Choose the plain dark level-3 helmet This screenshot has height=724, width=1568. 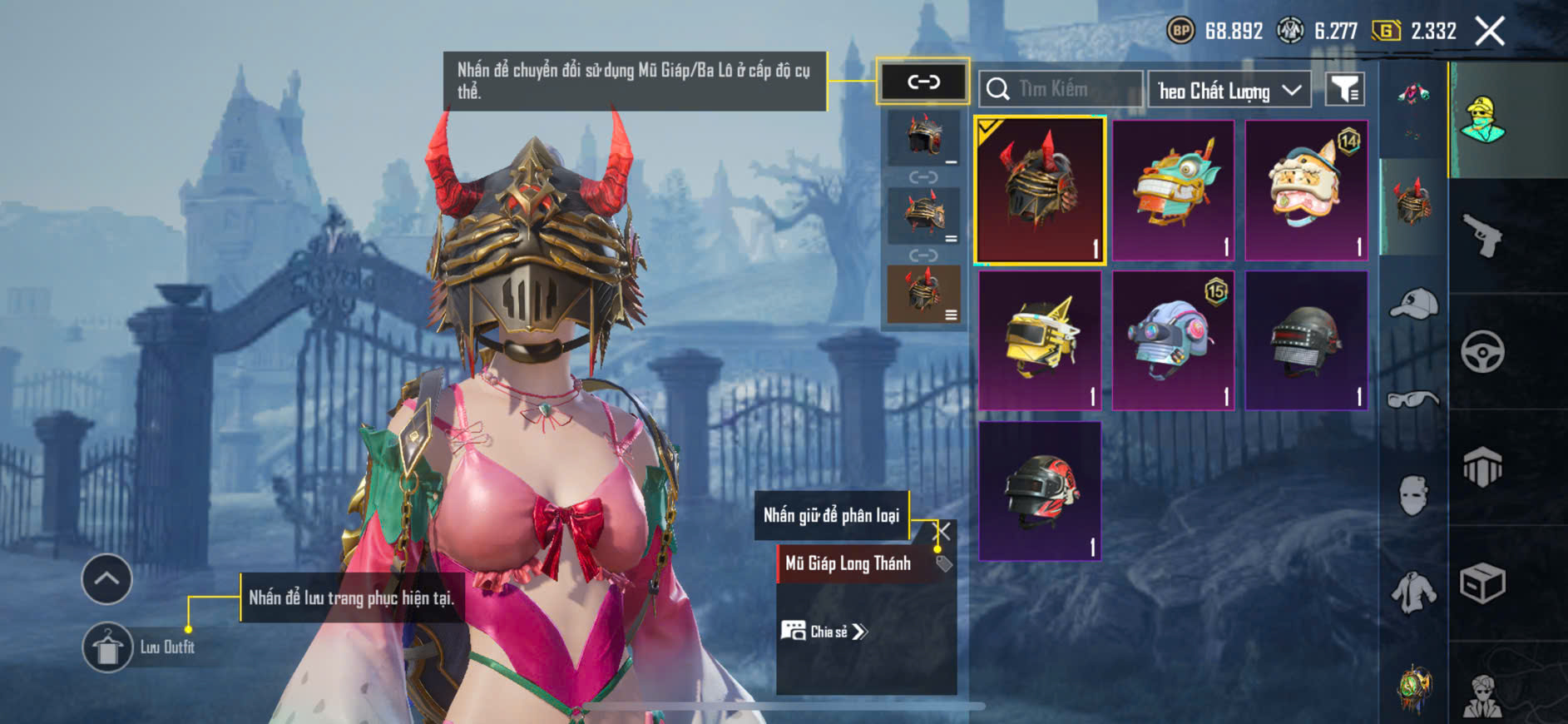(1306, 340)
